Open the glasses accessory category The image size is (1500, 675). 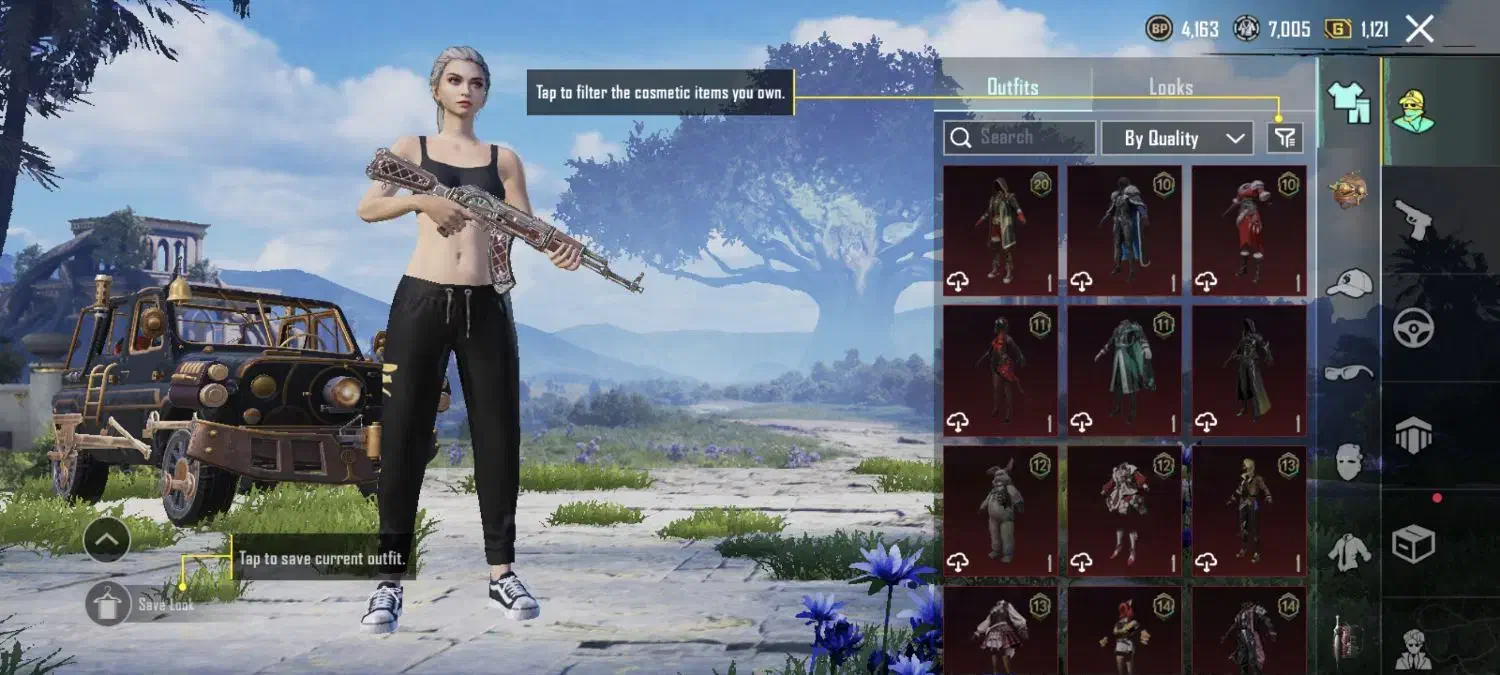pos(1349,372)
